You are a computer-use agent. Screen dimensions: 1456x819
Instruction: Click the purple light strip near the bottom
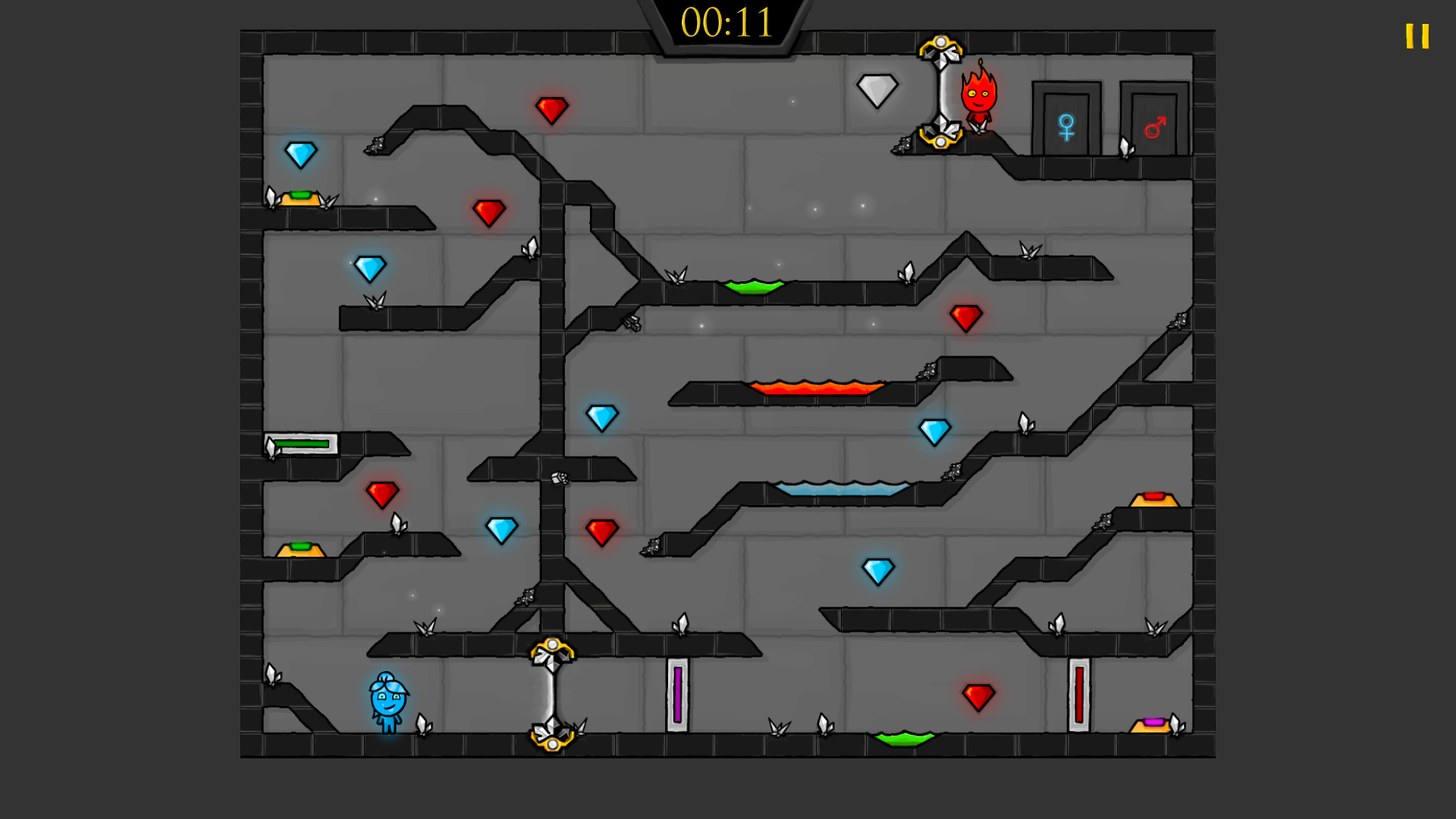pos(677,696)
